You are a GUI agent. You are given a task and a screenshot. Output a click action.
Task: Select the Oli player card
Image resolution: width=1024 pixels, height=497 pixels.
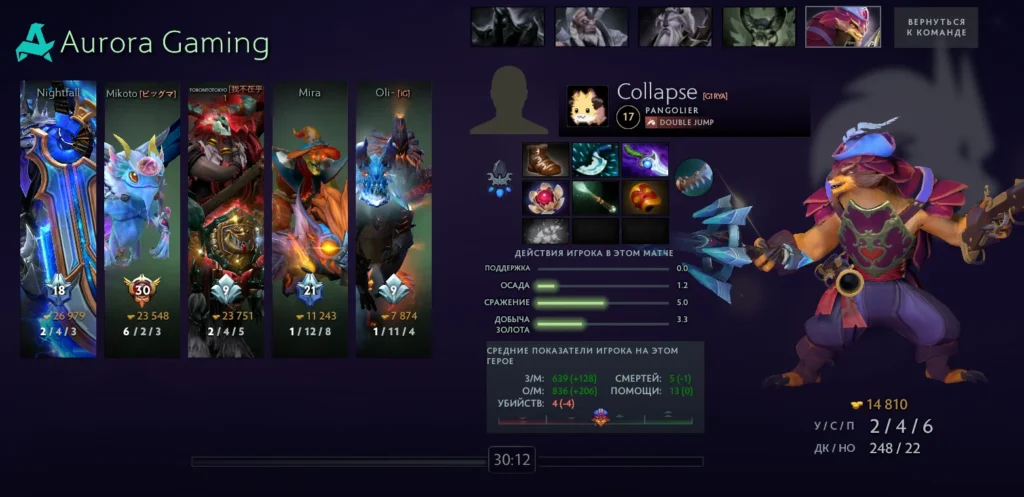(394, 220)
